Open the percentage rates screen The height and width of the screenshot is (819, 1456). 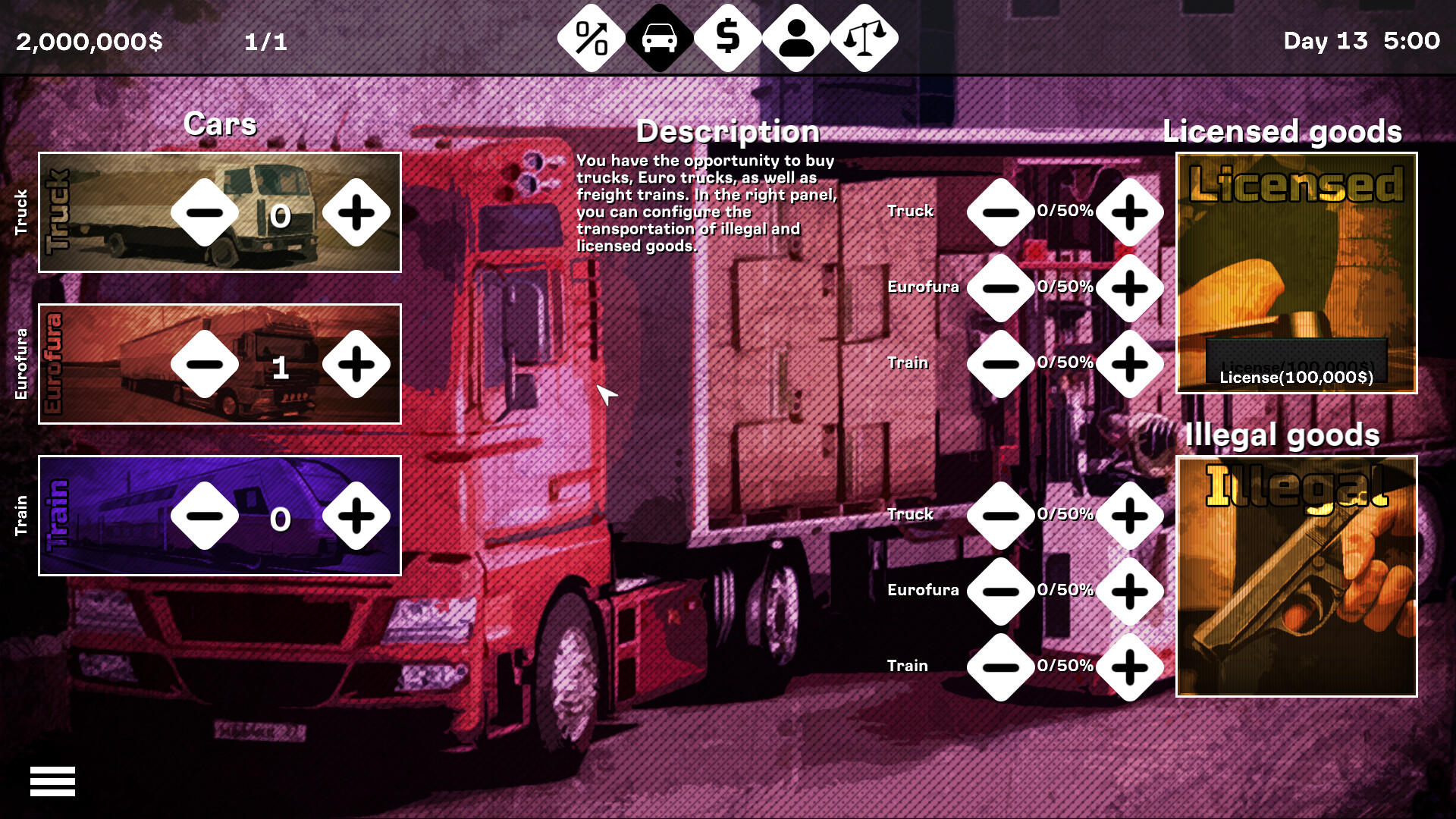(x=591, y=36)
